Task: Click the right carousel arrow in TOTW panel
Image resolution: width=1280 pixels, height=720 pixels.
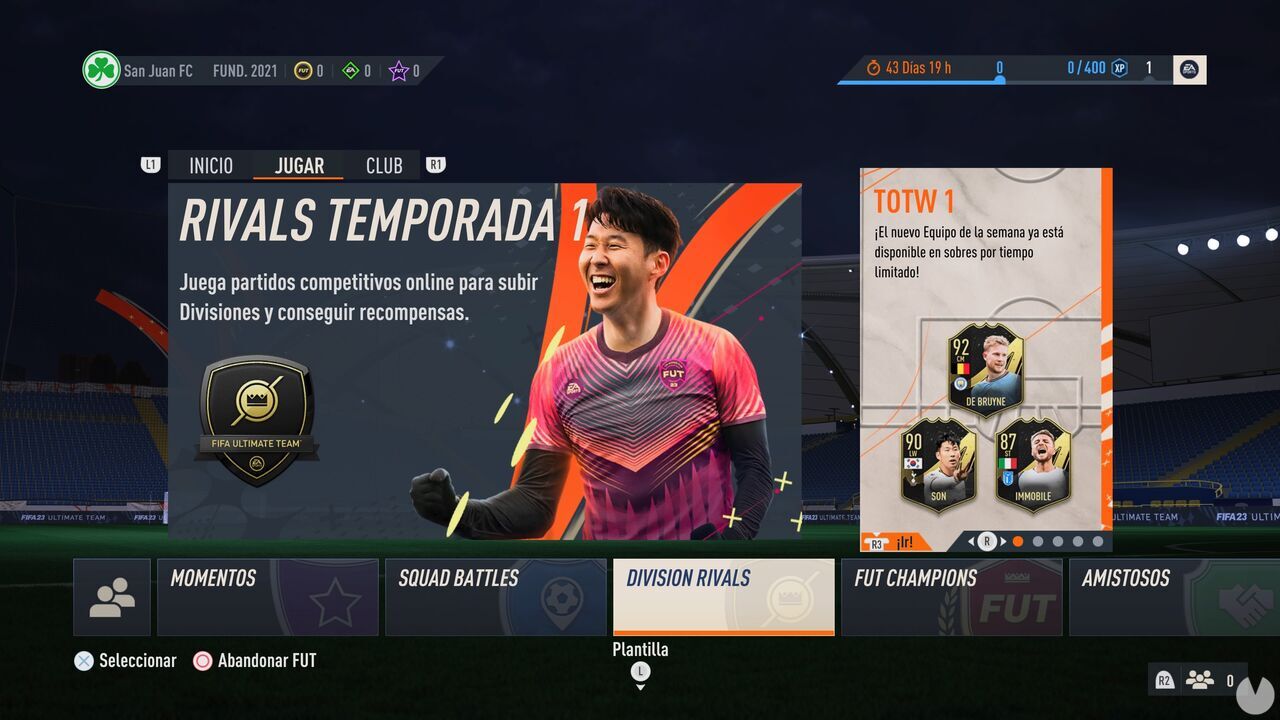Action: click(x=1005, y=541)
